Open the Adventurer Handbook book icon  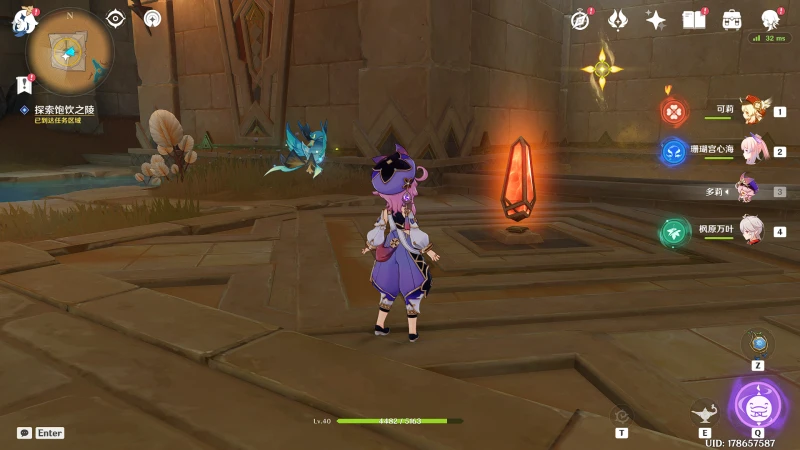[x=693, y=20]
